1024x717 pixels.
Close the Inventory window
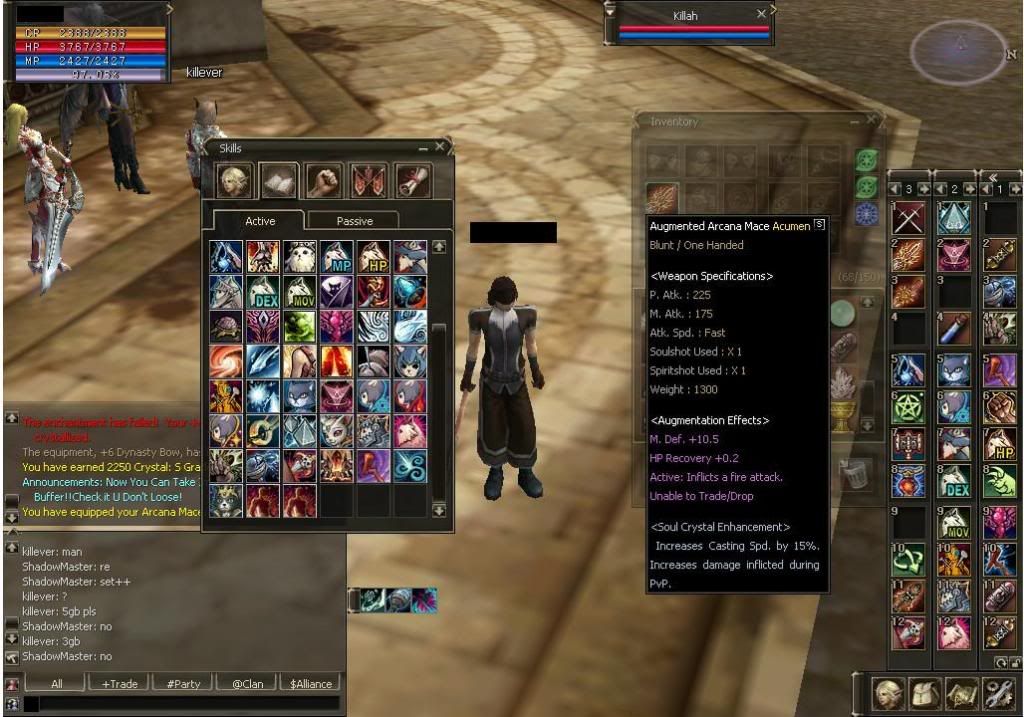(x=871, y=121)
